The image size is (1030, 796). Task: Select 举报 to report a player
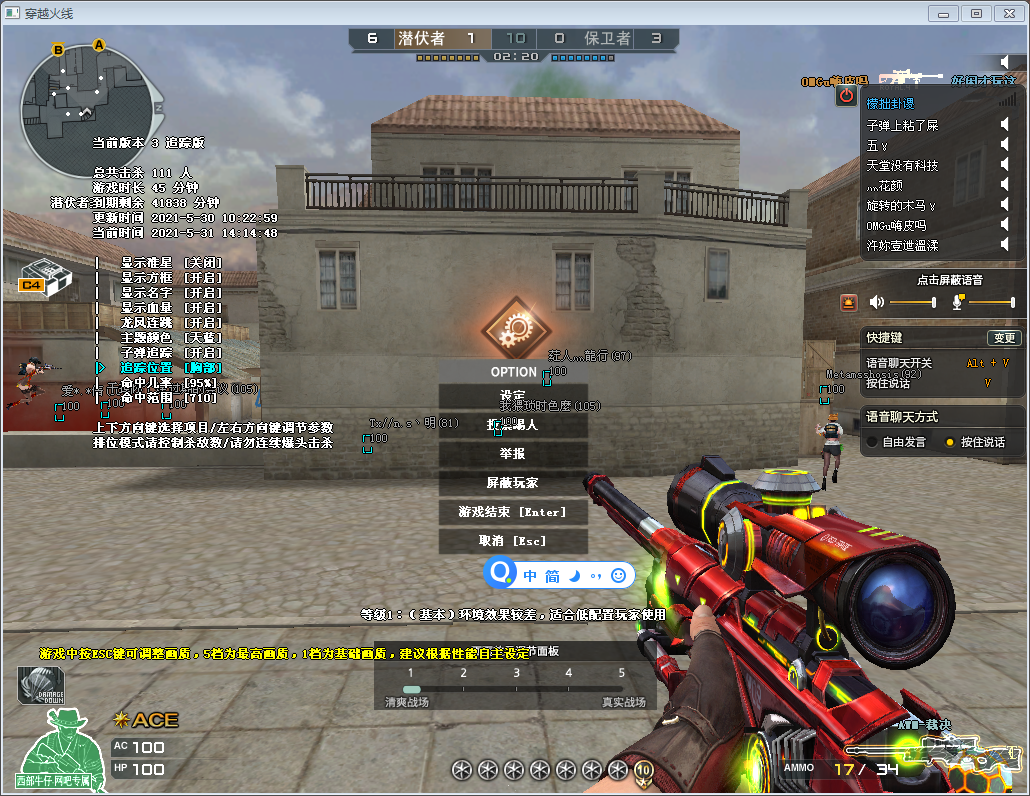(513, 454)
